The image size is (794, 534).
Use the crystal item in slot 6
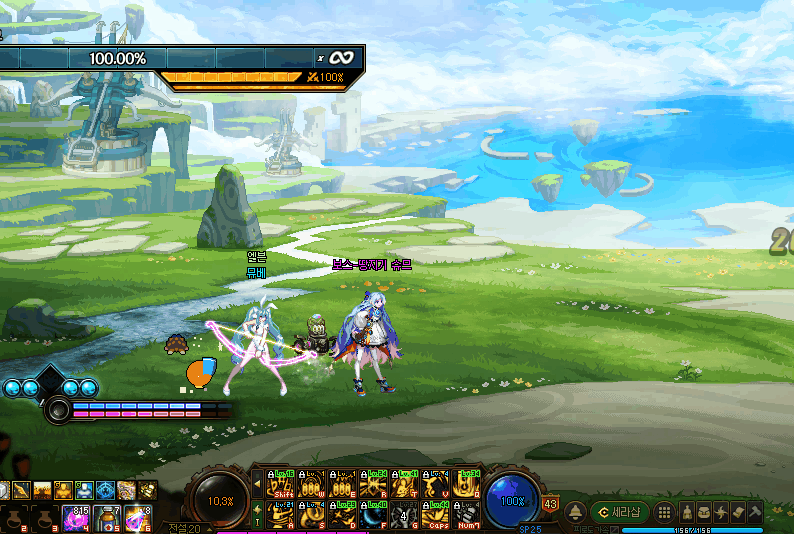point(137,517)
